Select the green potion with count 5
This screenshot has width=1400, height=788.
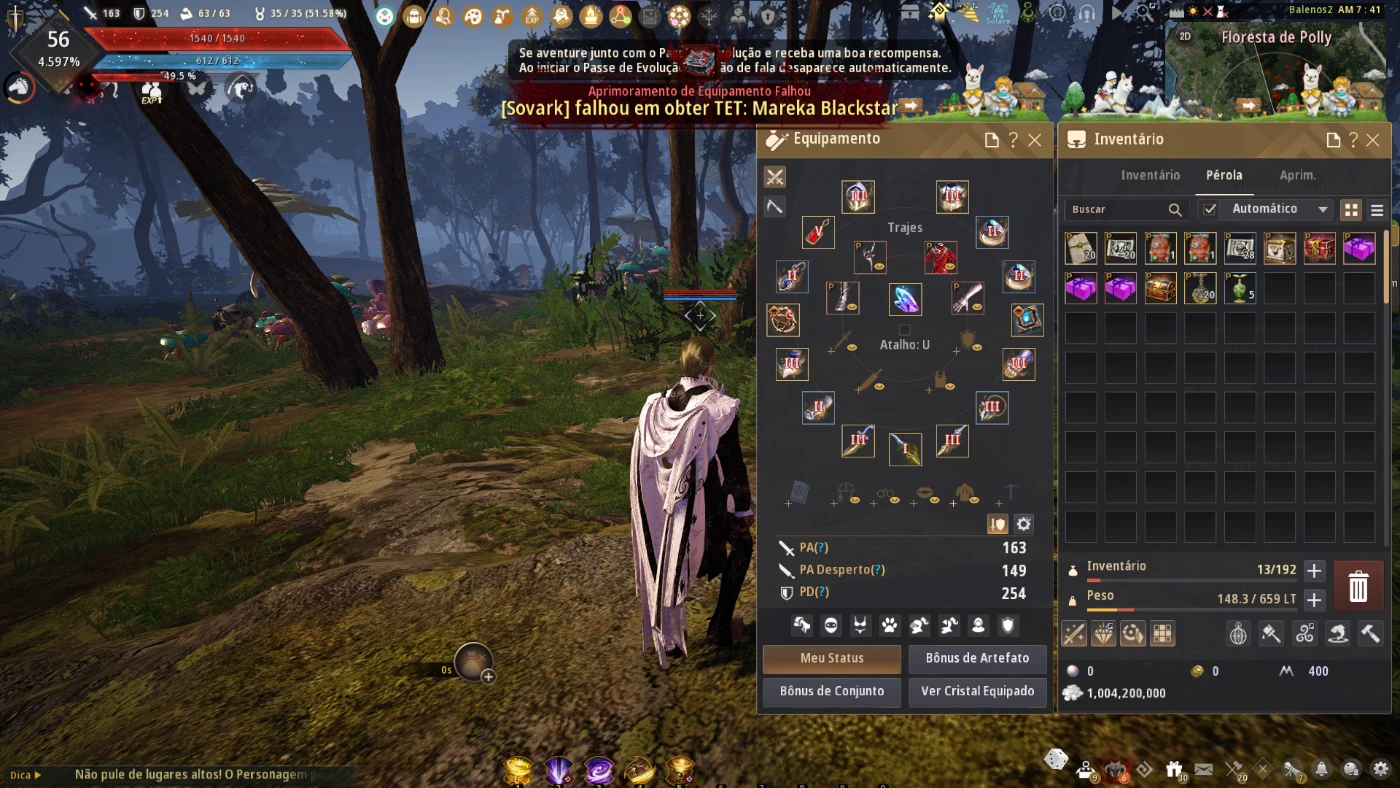coord(1240,289)
